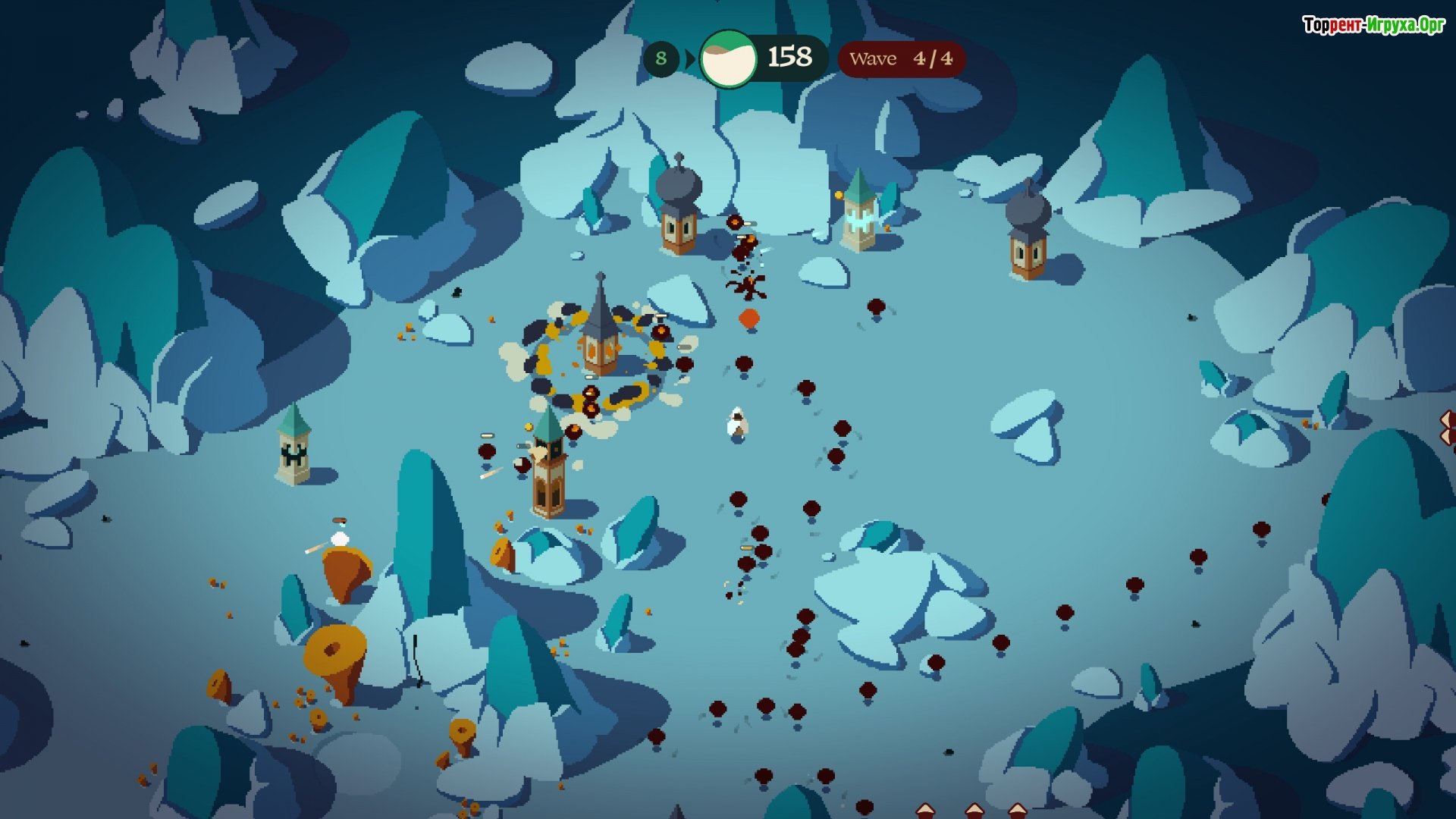Click the Торрент-Игруха.Орг watermark logo
The image size is (1456, 819).
[x=1373, y=25]
